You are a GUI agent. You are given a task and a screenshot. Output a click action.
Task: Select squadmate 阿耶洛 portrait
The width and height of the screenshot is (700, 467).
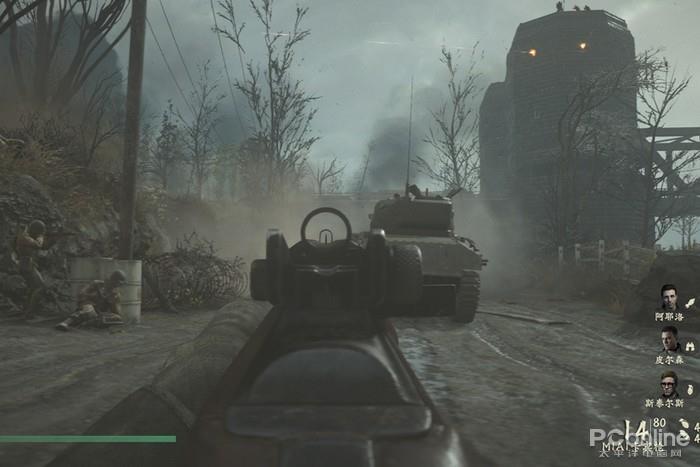pyautogui.click(x=669, y=296)
